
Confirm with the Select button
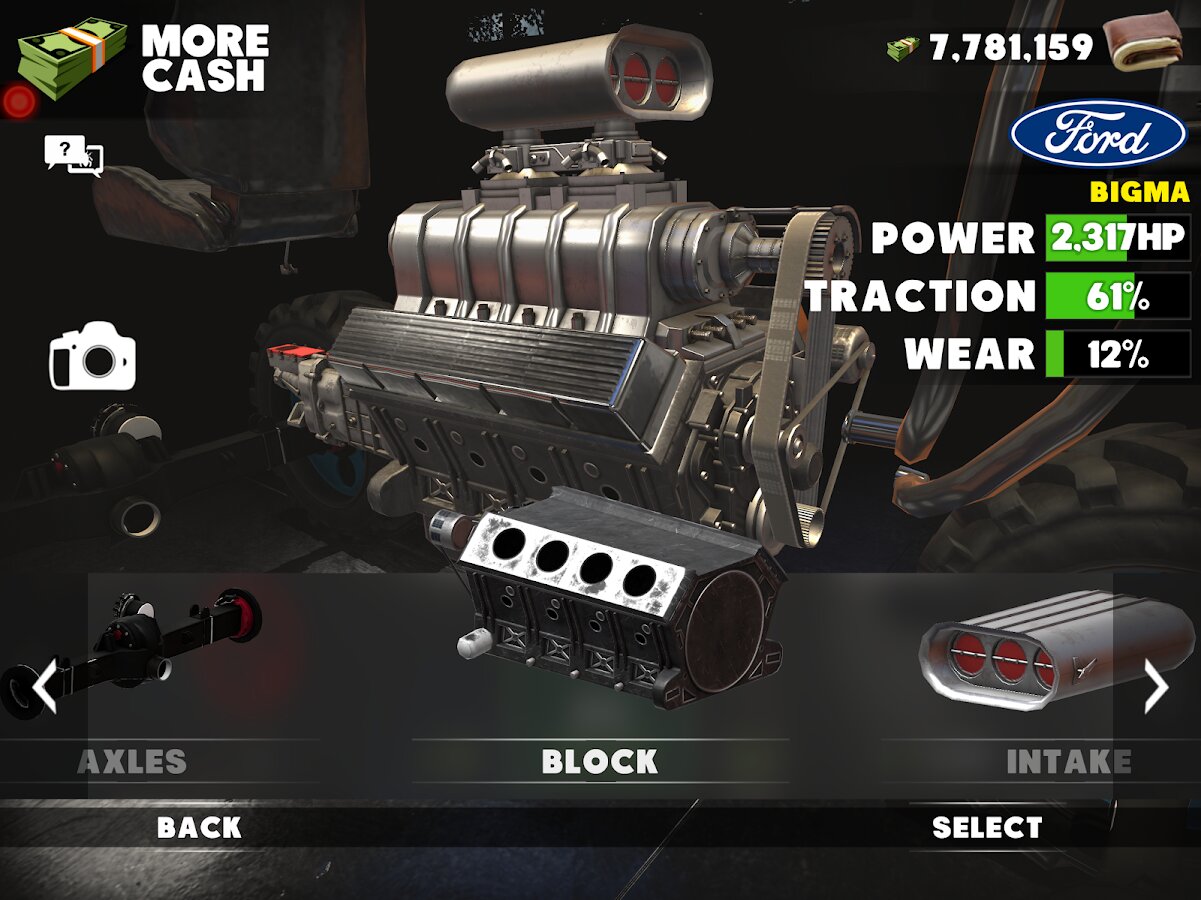[x=987, y=828]
